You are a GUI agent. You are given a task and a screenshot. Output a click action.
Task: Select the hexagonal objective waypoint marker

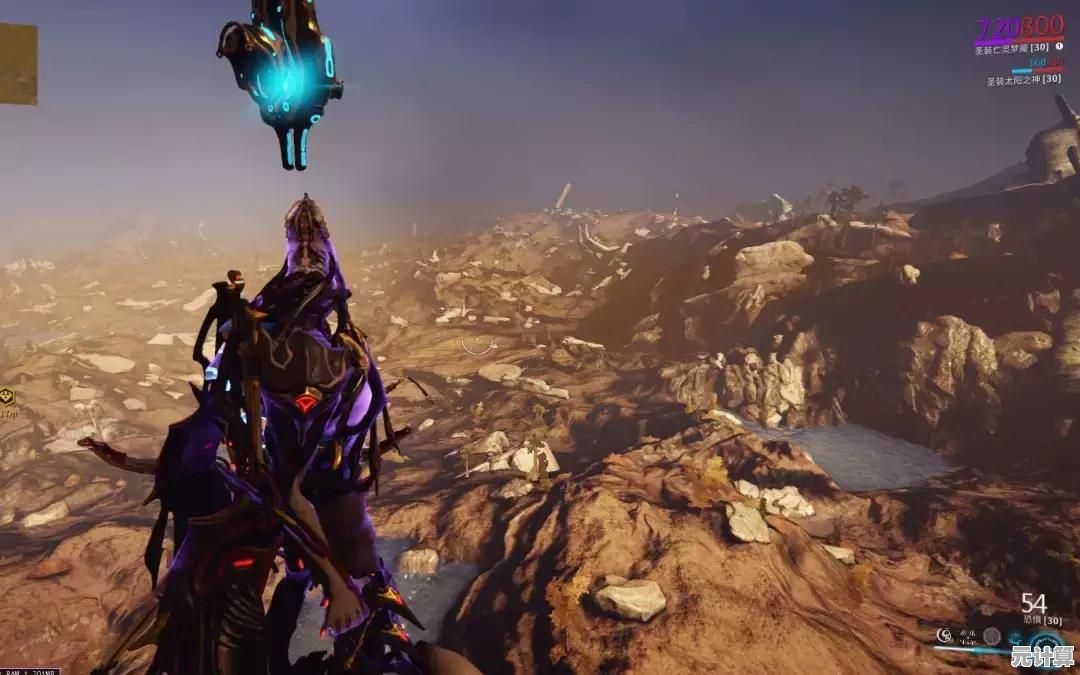coord(7,397)
